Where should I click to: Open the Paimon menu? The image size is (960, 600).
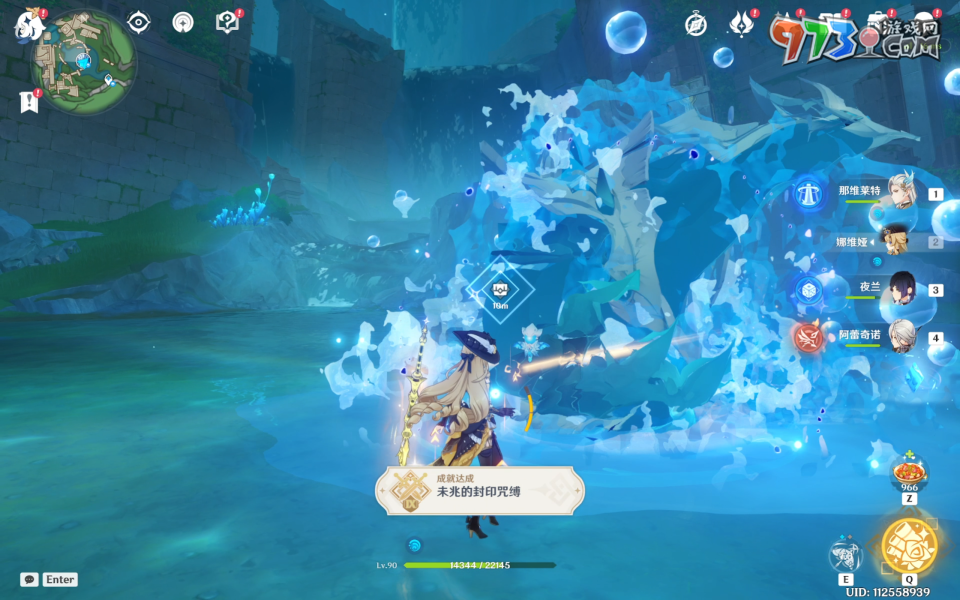coord(27,26)
